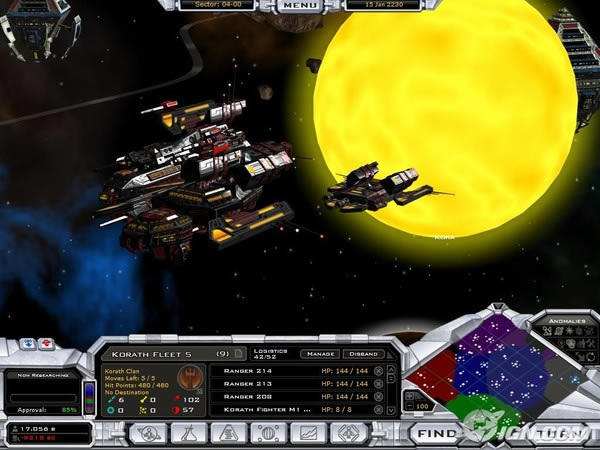Open the main Menu at top

301,5
